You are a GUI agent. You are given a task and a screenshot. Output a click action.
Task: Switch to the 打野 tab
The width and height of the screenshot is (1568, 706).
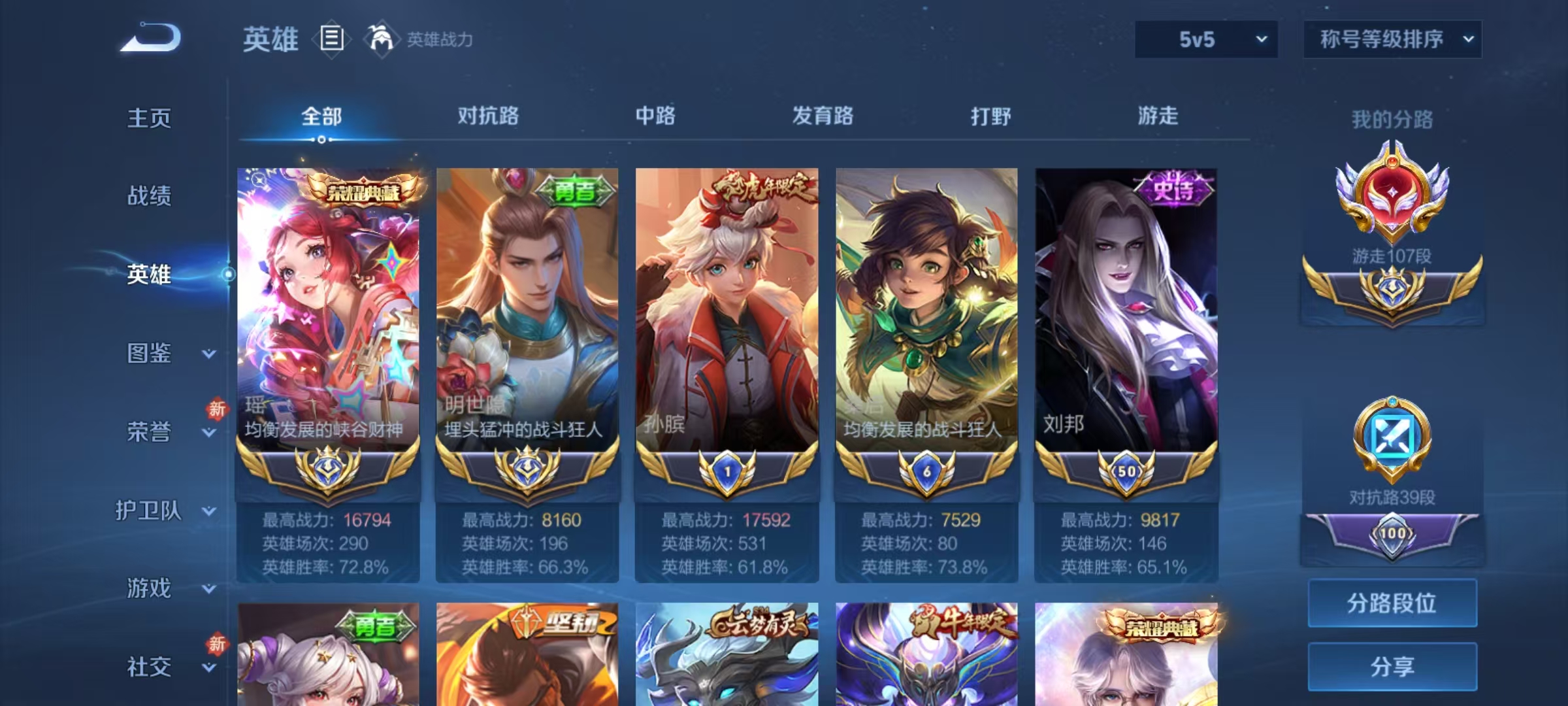990,116
